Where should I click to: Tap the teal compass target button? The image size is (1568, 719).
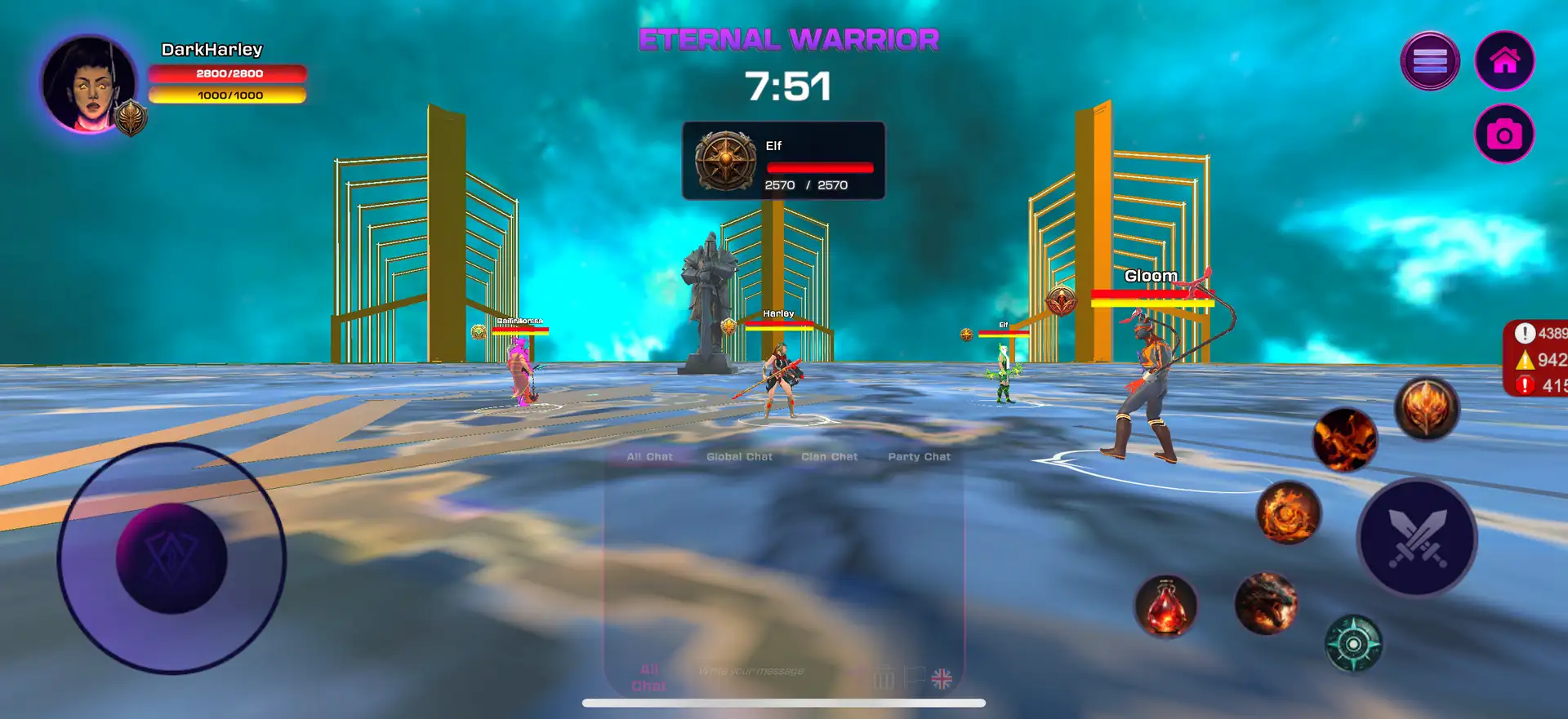pyautogui.click(x=1352, y=644)
